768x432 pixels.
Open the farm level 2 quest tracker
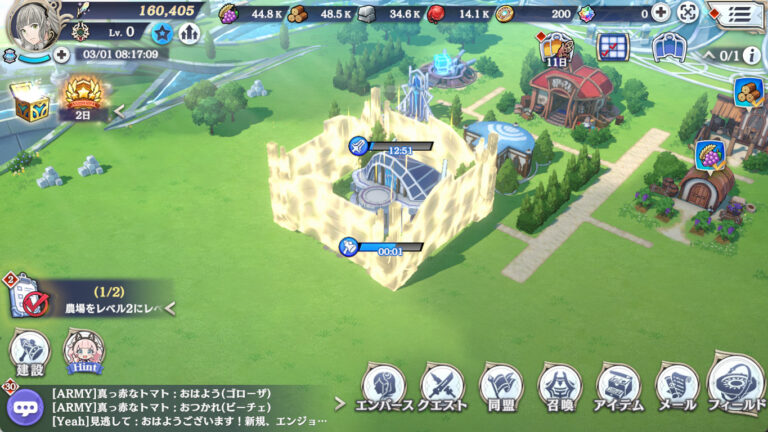[x=90, y=301]
